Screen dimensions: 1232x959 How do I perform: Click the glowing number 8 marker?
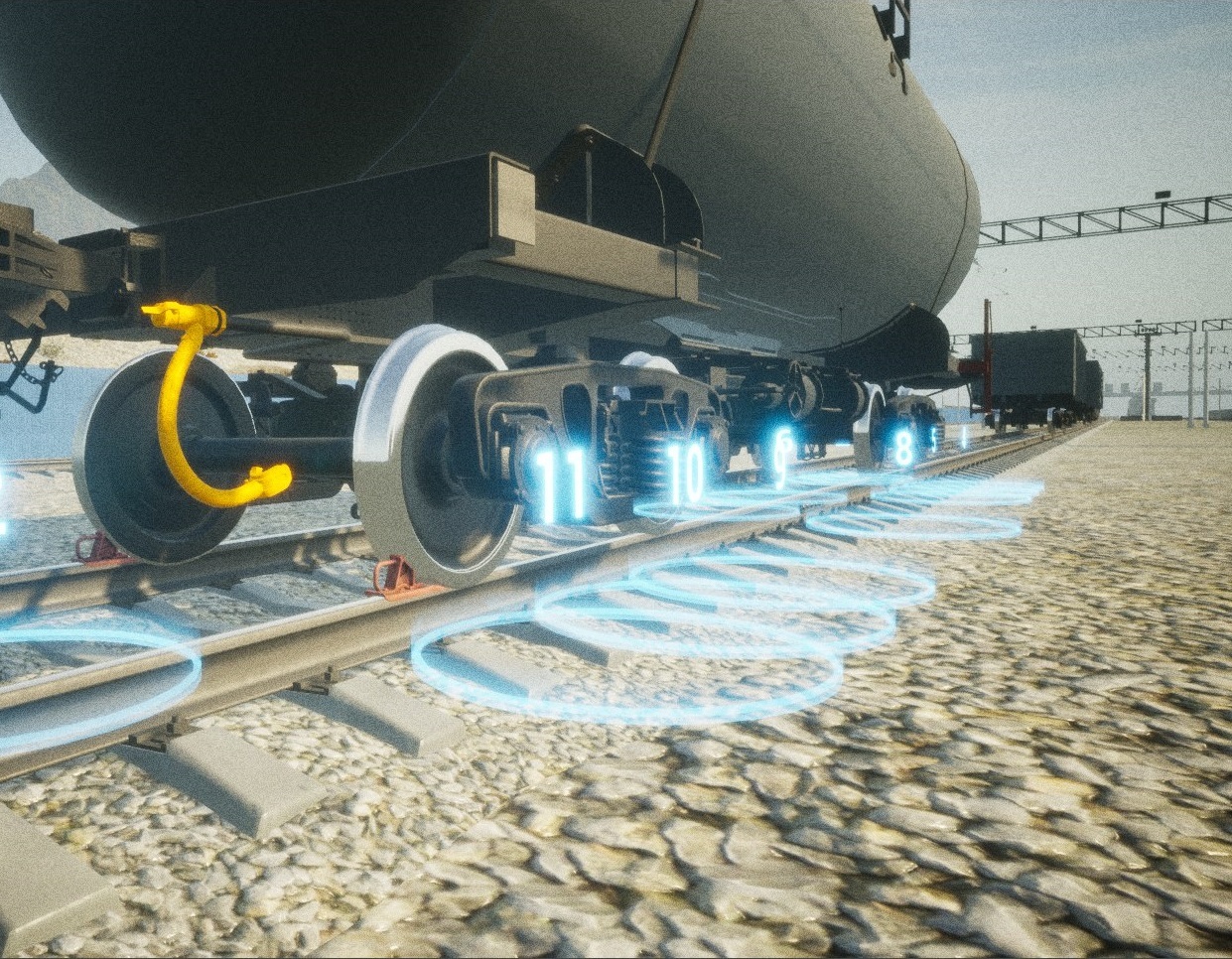[903, 447]
